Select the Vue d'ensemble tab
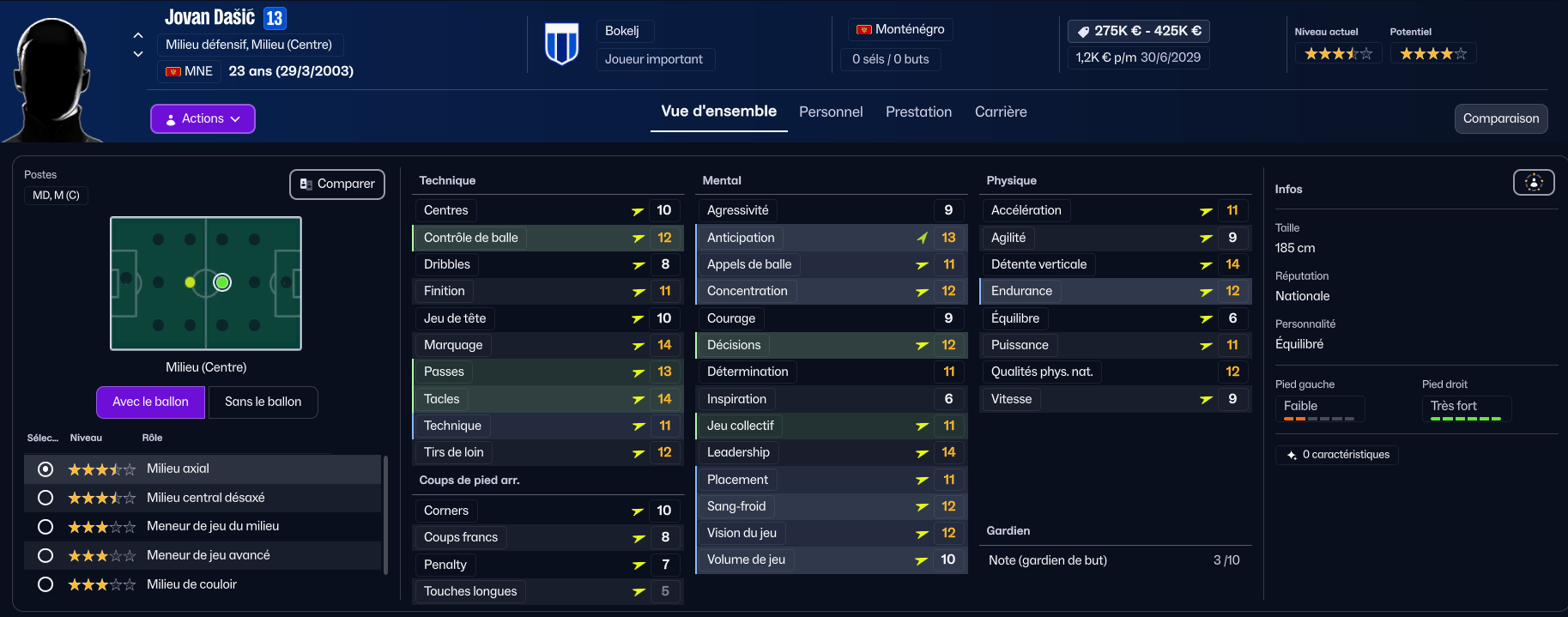 [718, 112]
